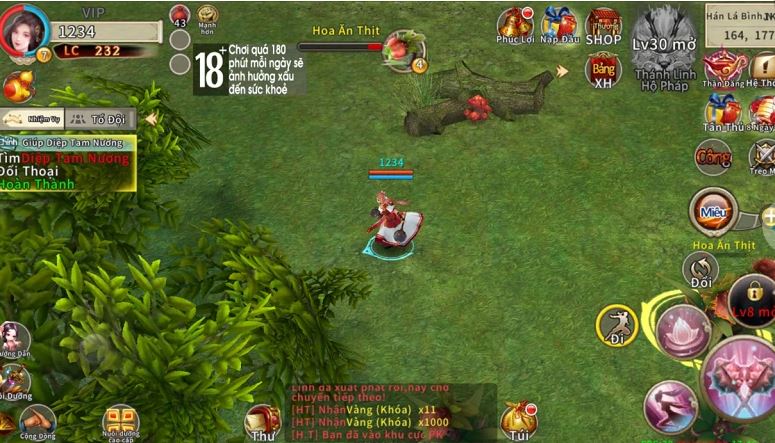Select the Miêu target button

[713, 211]
